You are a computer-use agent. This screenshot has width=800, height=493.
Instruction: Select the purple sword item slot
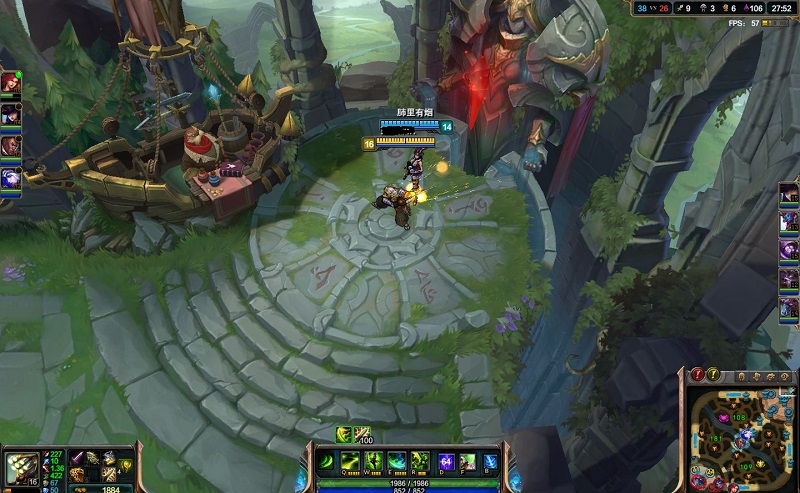tap(75, 458)
